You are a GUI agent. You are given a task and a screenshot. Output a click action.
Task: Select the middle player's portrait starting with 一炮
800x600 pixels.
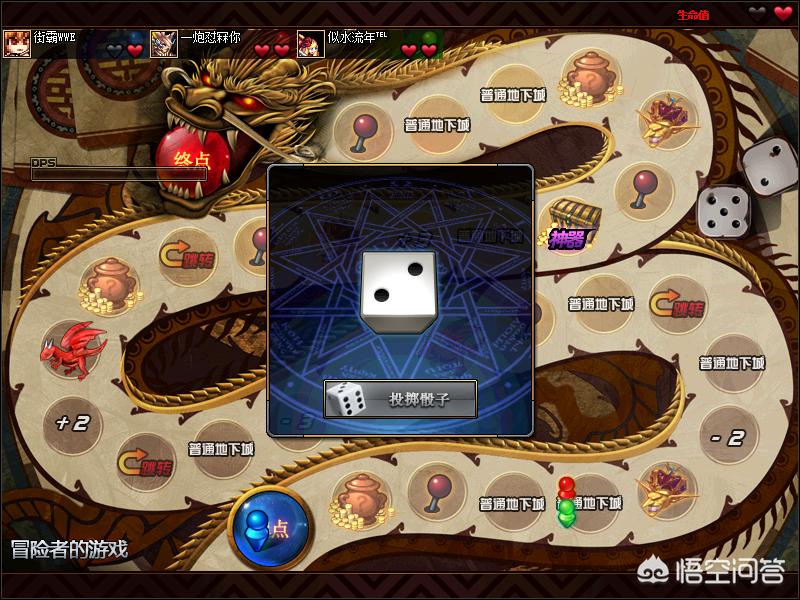click(x=164, y=43)
